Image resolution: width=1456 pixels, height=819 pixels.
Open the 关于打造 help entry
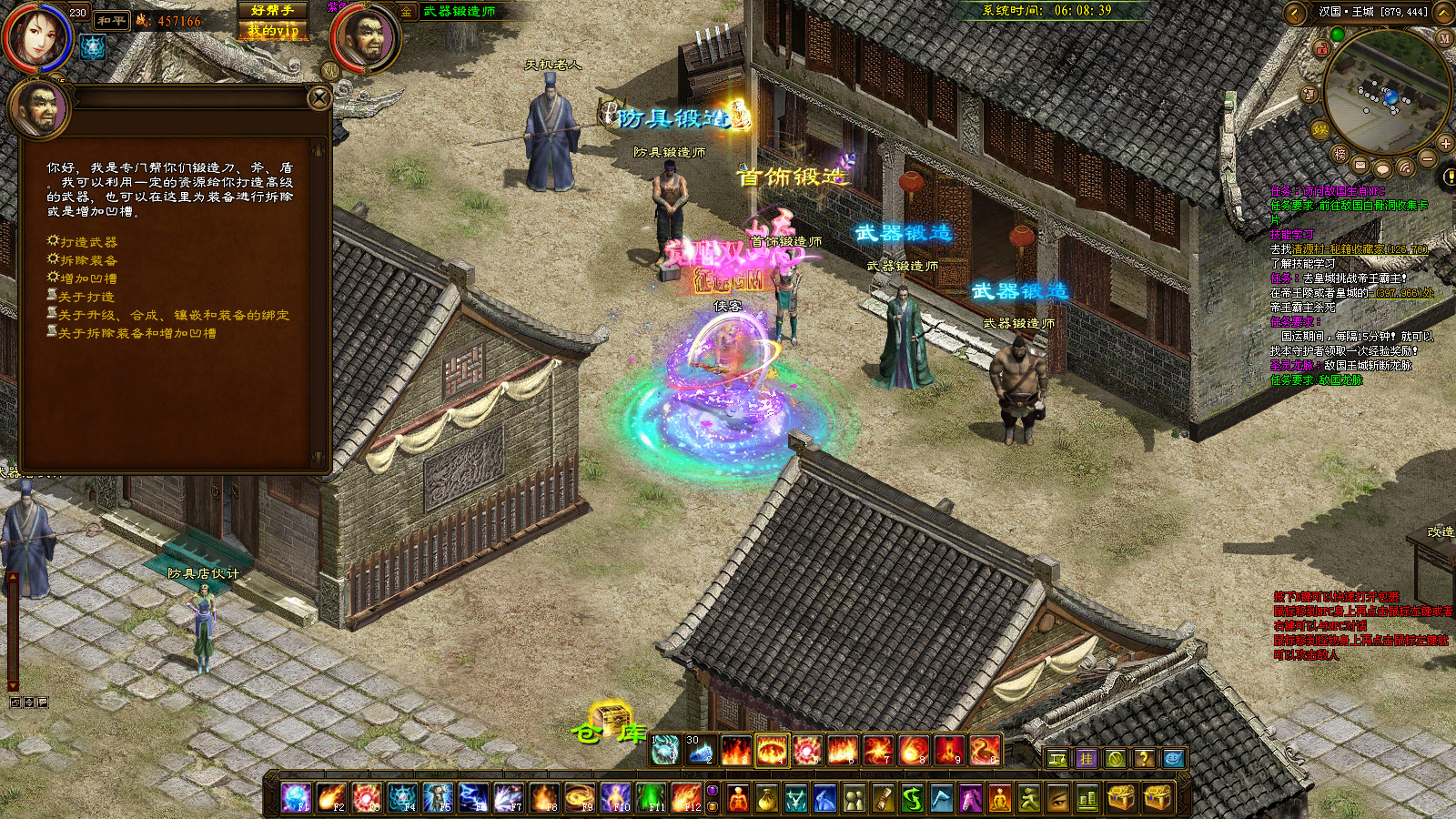pos(86,297)
